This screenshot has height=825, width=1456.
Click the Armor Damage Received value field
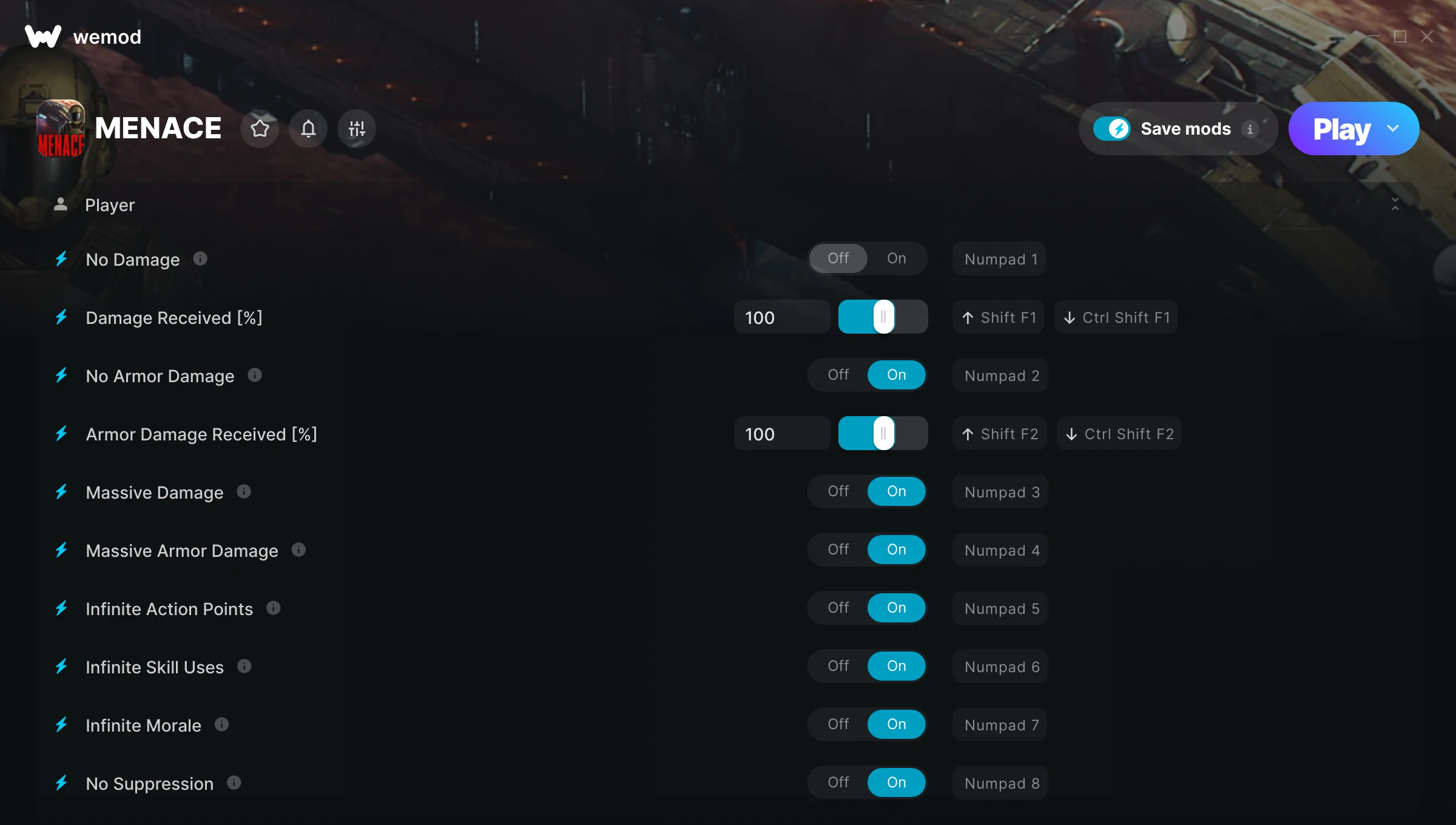[782, 433]
